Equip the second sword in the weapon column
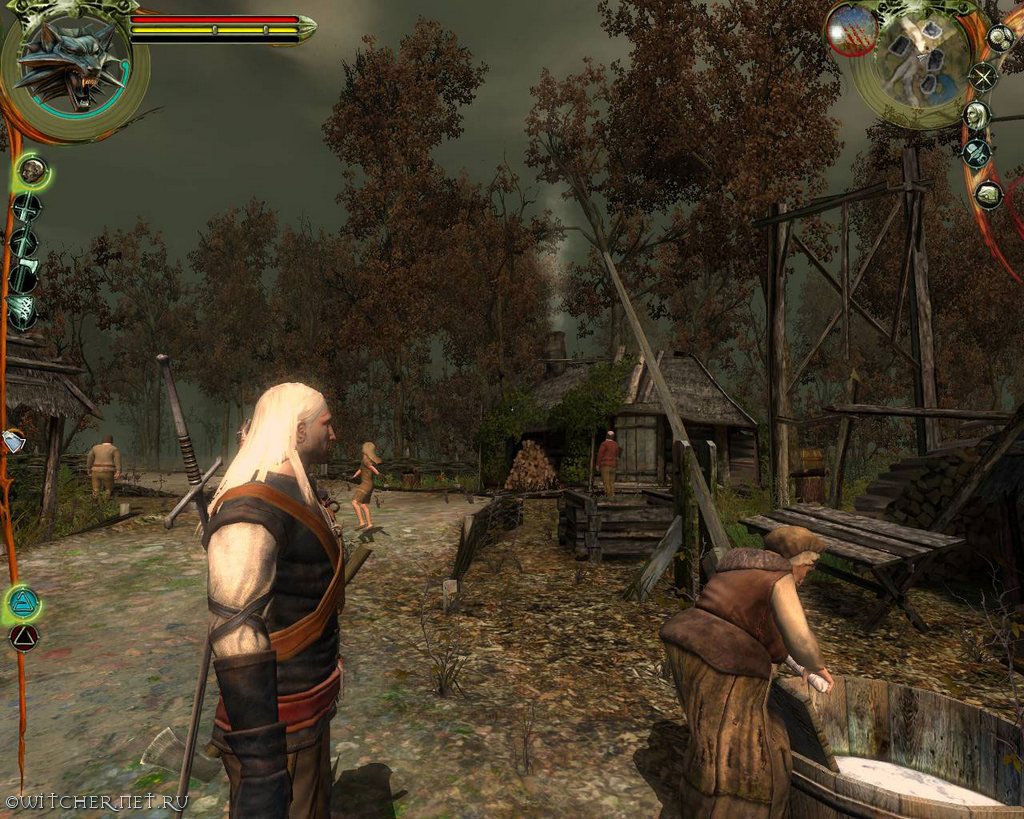 click(24, 243)
